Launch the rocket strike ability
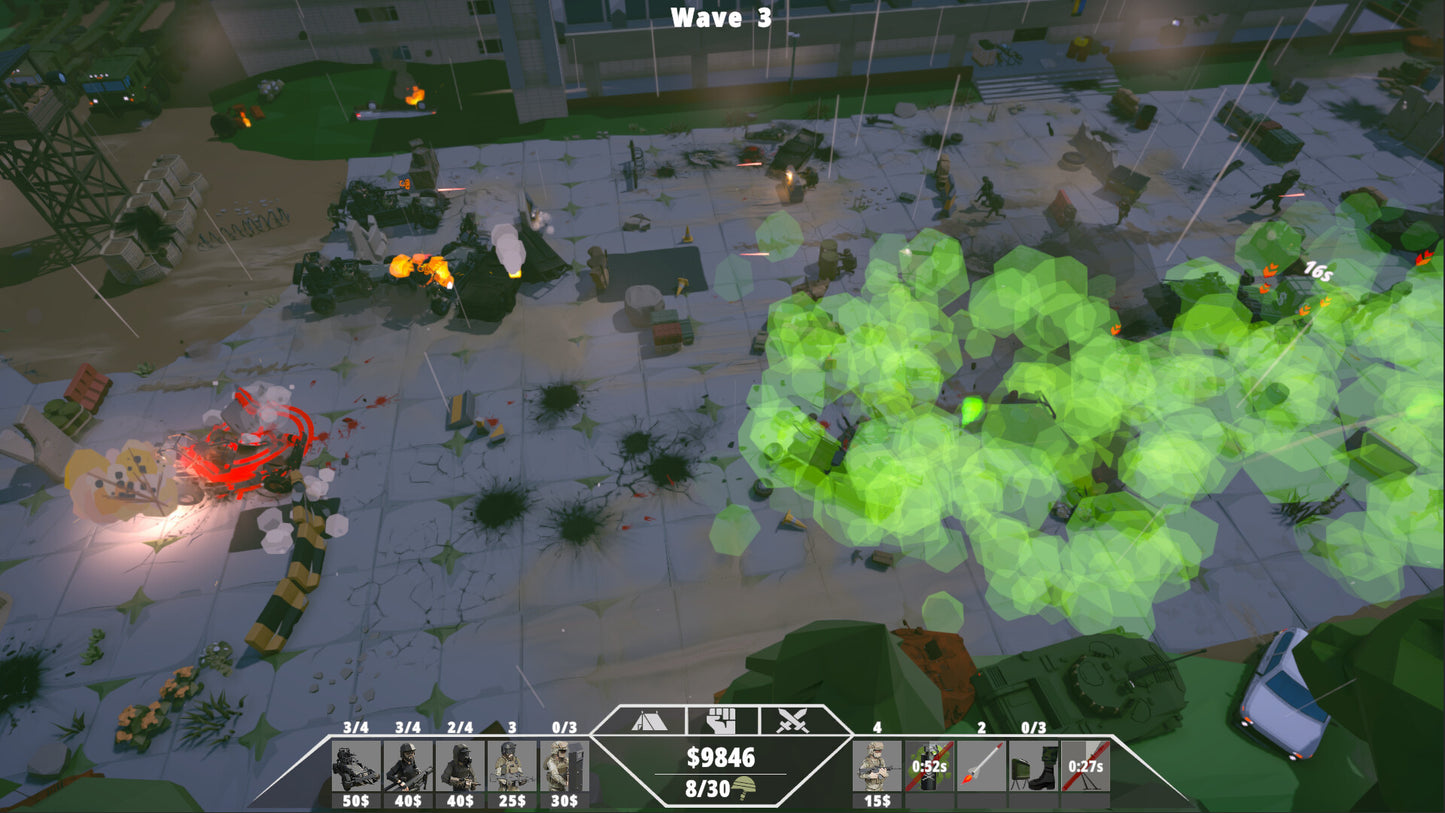Screen dimensions: 1445x813 pyautogui.click(x=981, y=767)
